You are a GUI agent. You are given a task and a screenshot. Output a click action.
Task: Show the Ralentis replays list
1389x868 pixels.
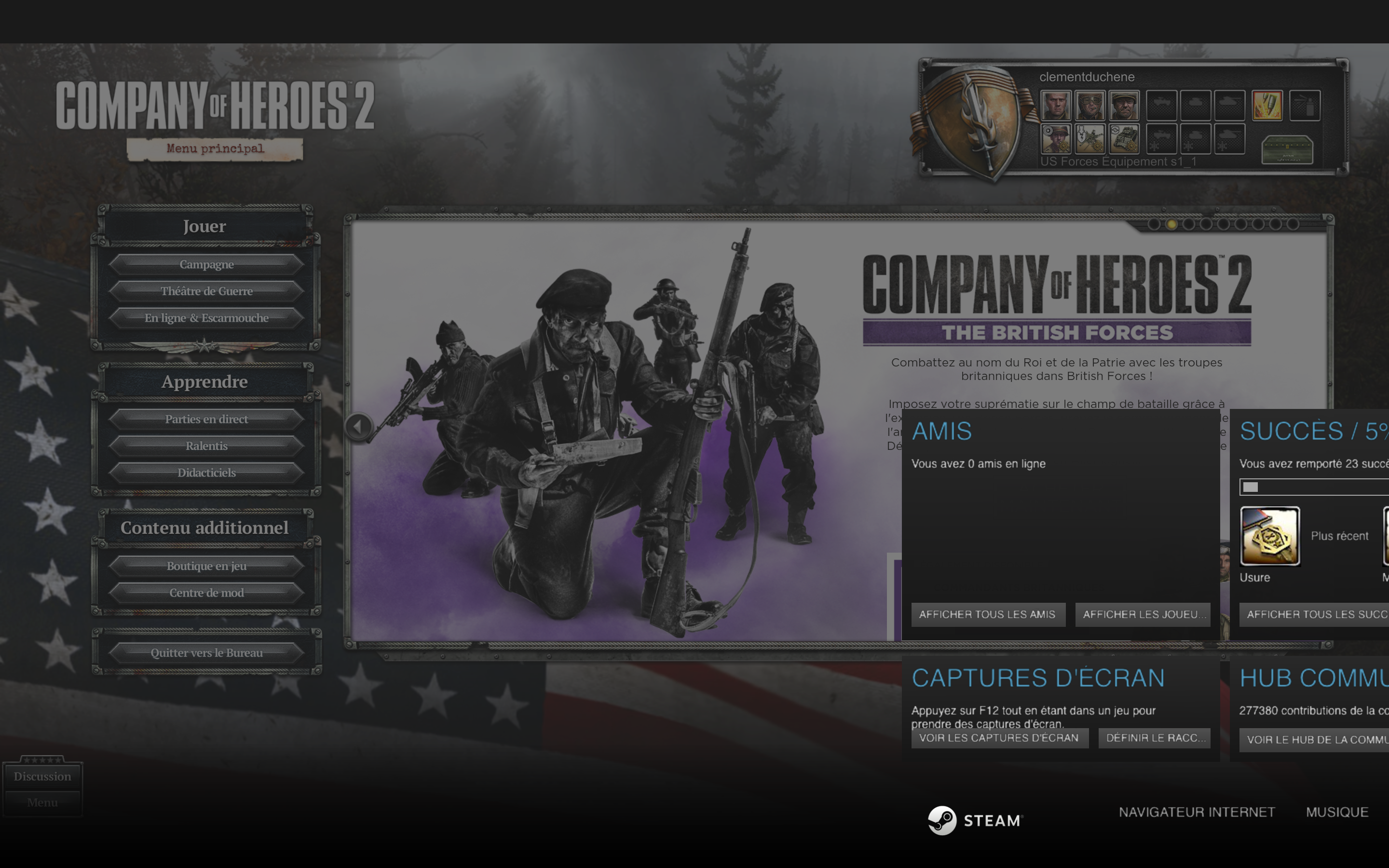(206, 446)
